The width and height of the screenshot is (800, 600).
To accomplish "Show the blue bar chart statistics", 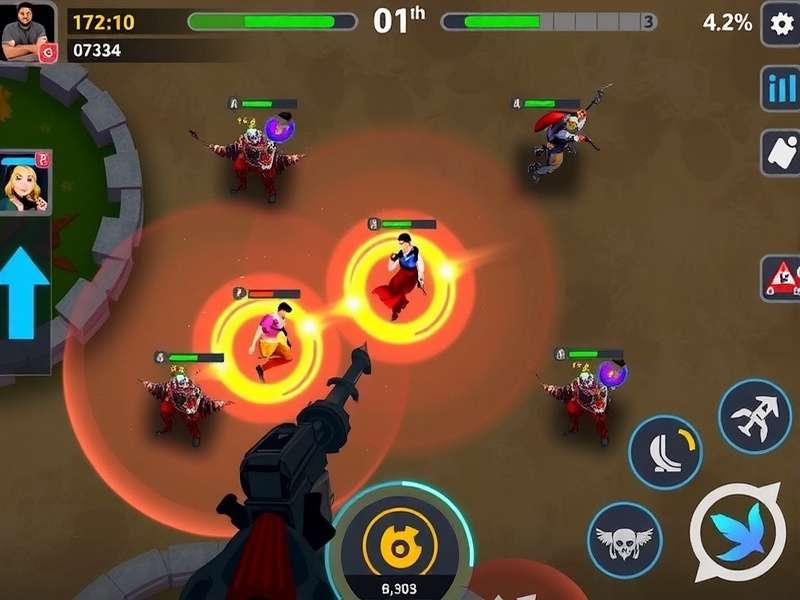I will point(779,88).
